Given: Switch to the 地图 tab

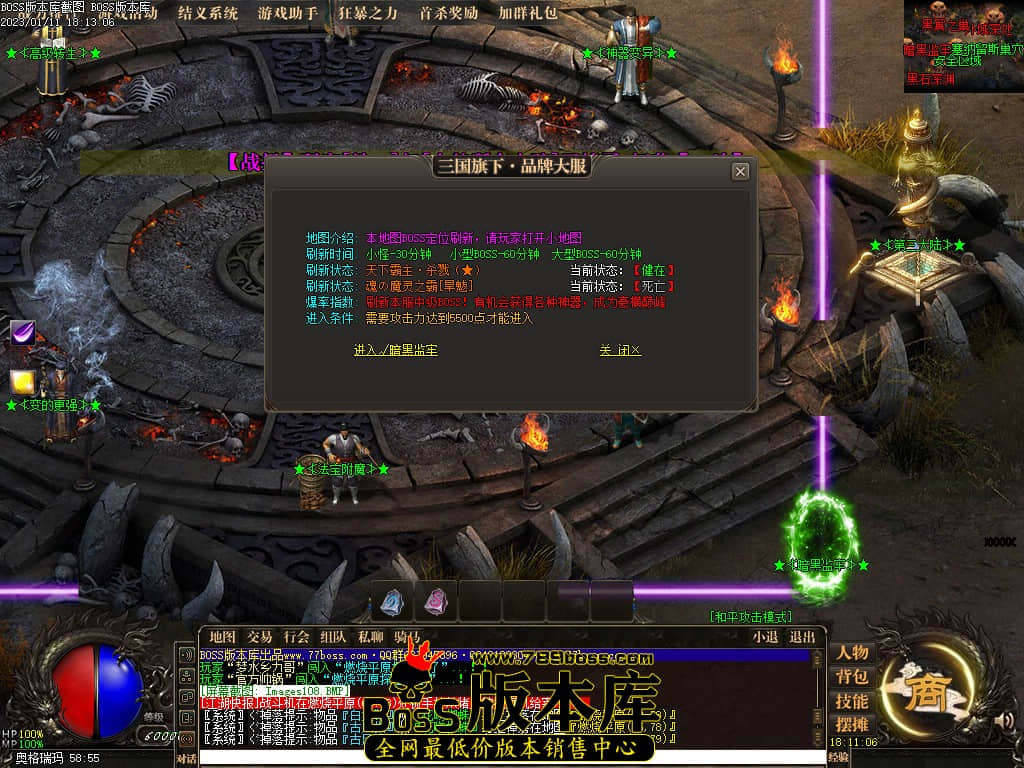Looking at the screenshot, I should (x=222, y=636).
